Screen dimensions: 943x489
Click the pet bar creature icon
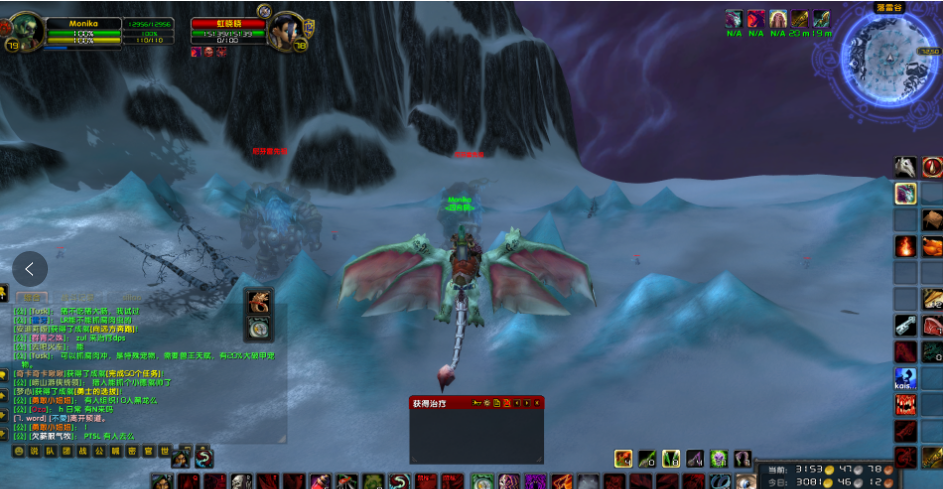(x=259, y=300)
